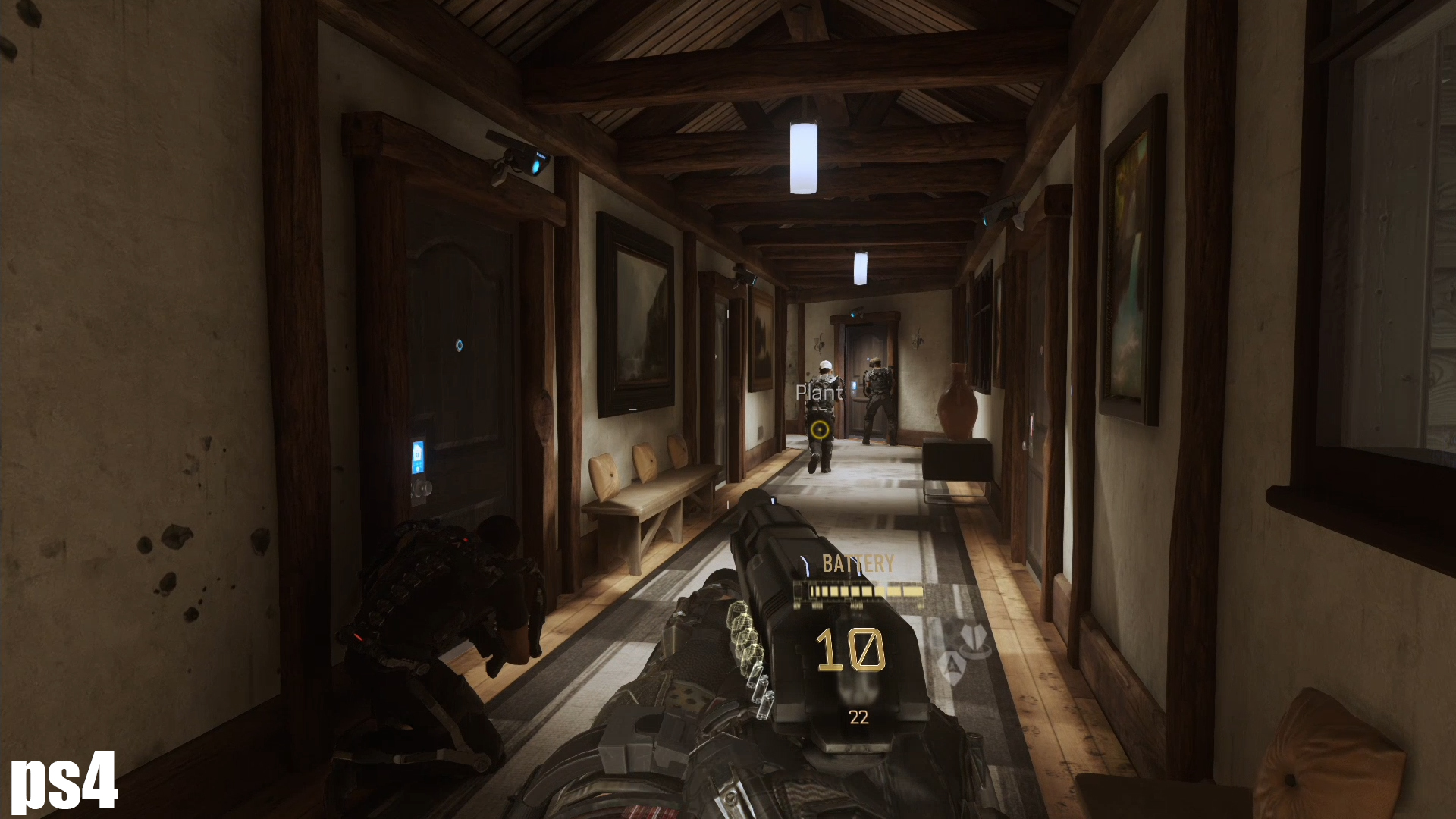Activate the shield exo ability icon
Viewport: 1456px width, 819px height.
pyautogui.click(x=951, y=668)
